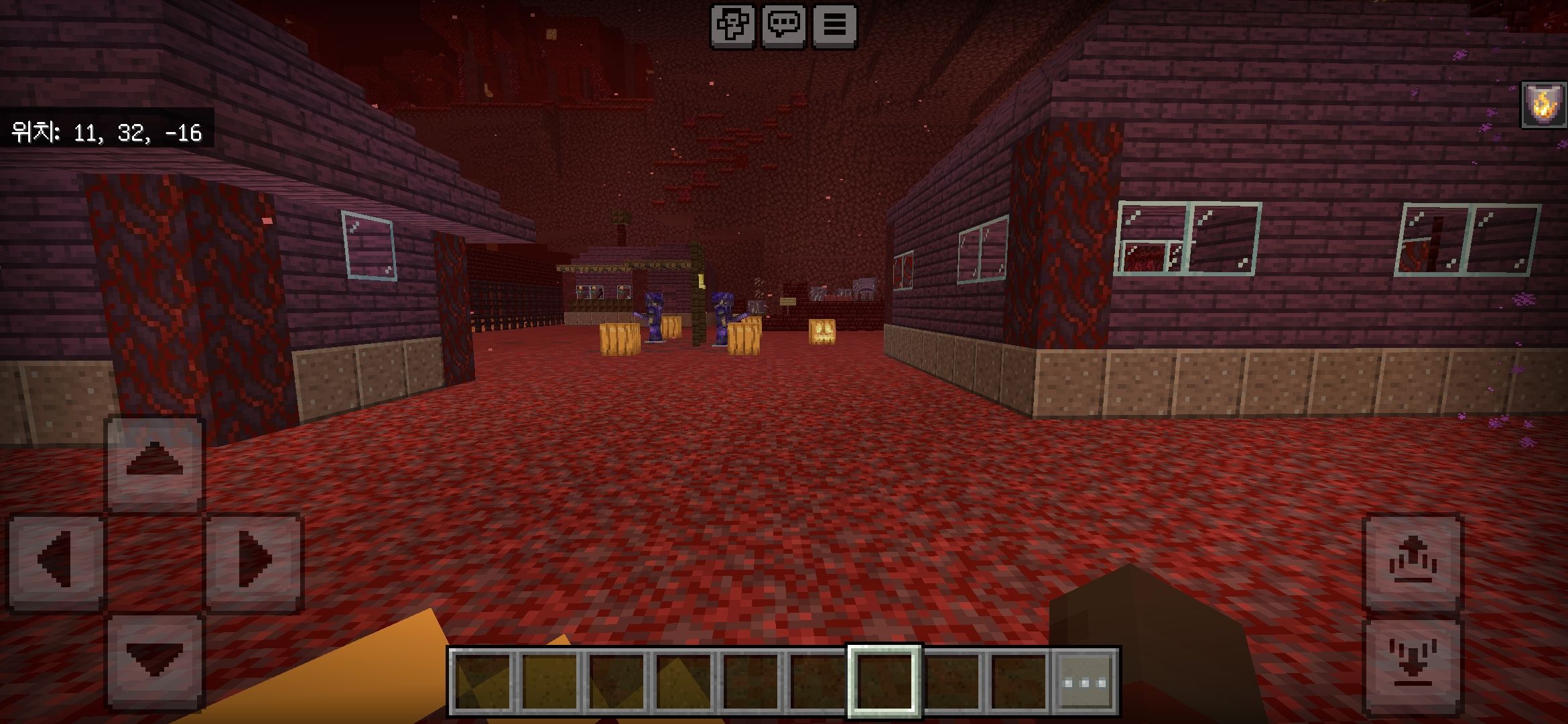Image resolution: width=1568 pixels, height=724 pixels.
Task: Tap the move backward arrow
Action: coord(155,660)
